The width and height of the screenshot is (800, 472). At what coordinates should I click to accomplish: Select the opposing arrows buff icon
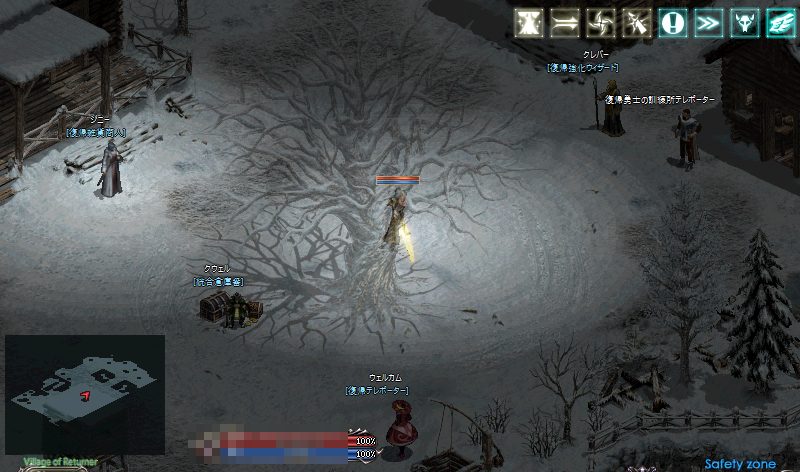point(565,23)
